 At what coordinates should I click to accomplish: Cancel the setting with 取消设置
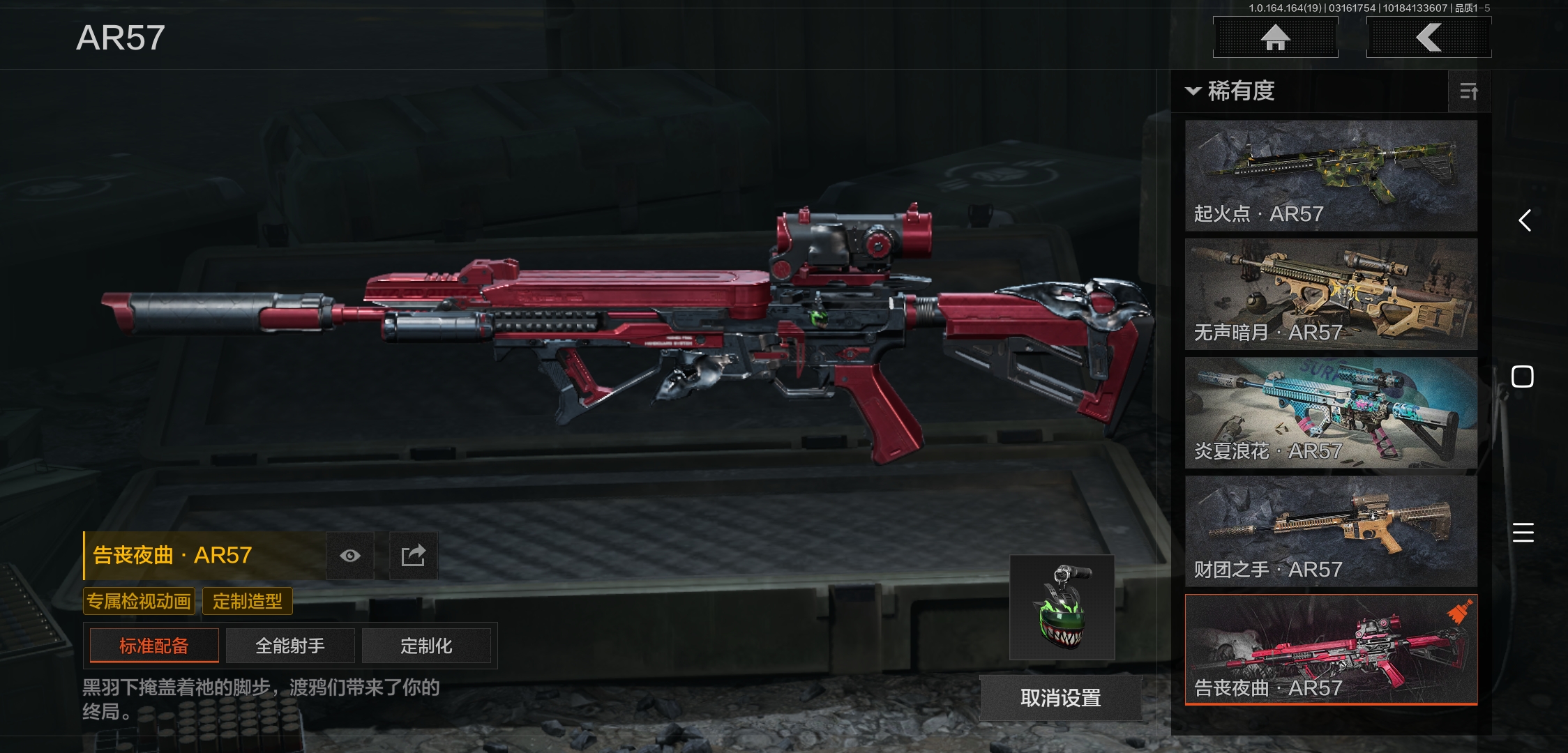tap(1060, 697)
